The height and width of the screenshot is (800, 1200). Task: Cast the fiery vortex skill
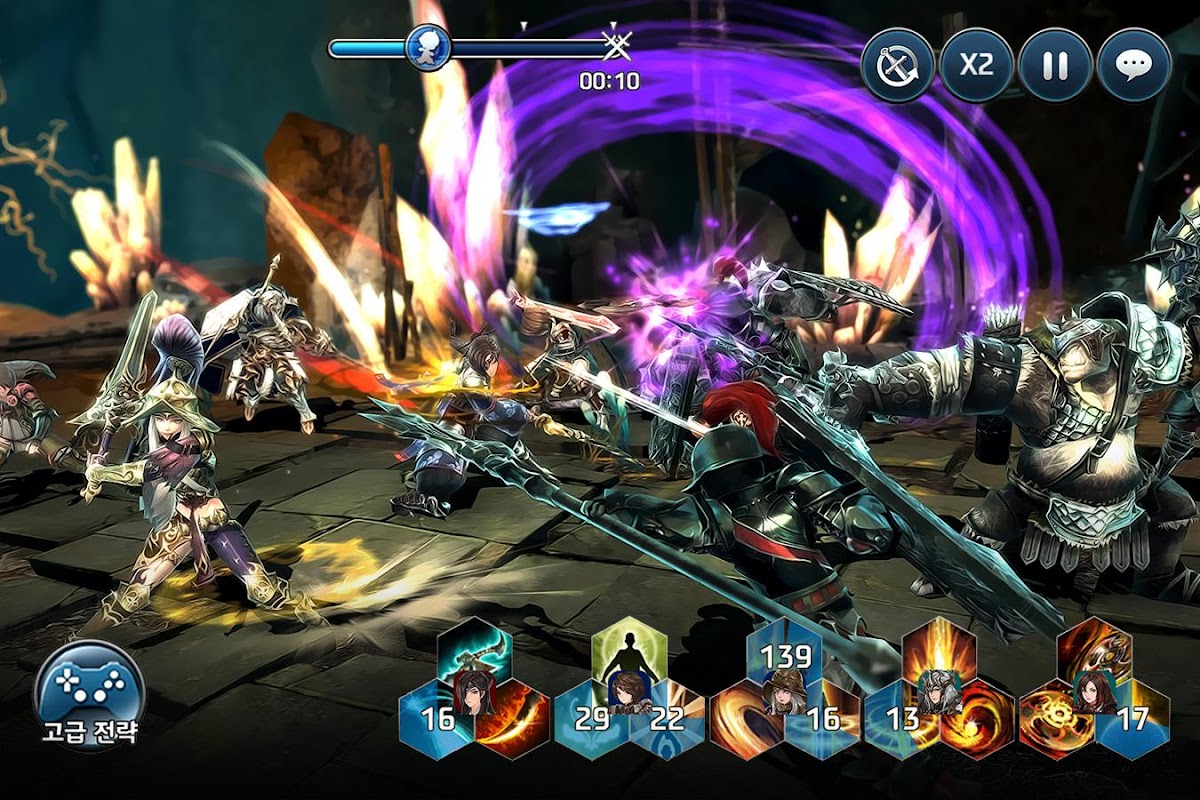[978, 722]
